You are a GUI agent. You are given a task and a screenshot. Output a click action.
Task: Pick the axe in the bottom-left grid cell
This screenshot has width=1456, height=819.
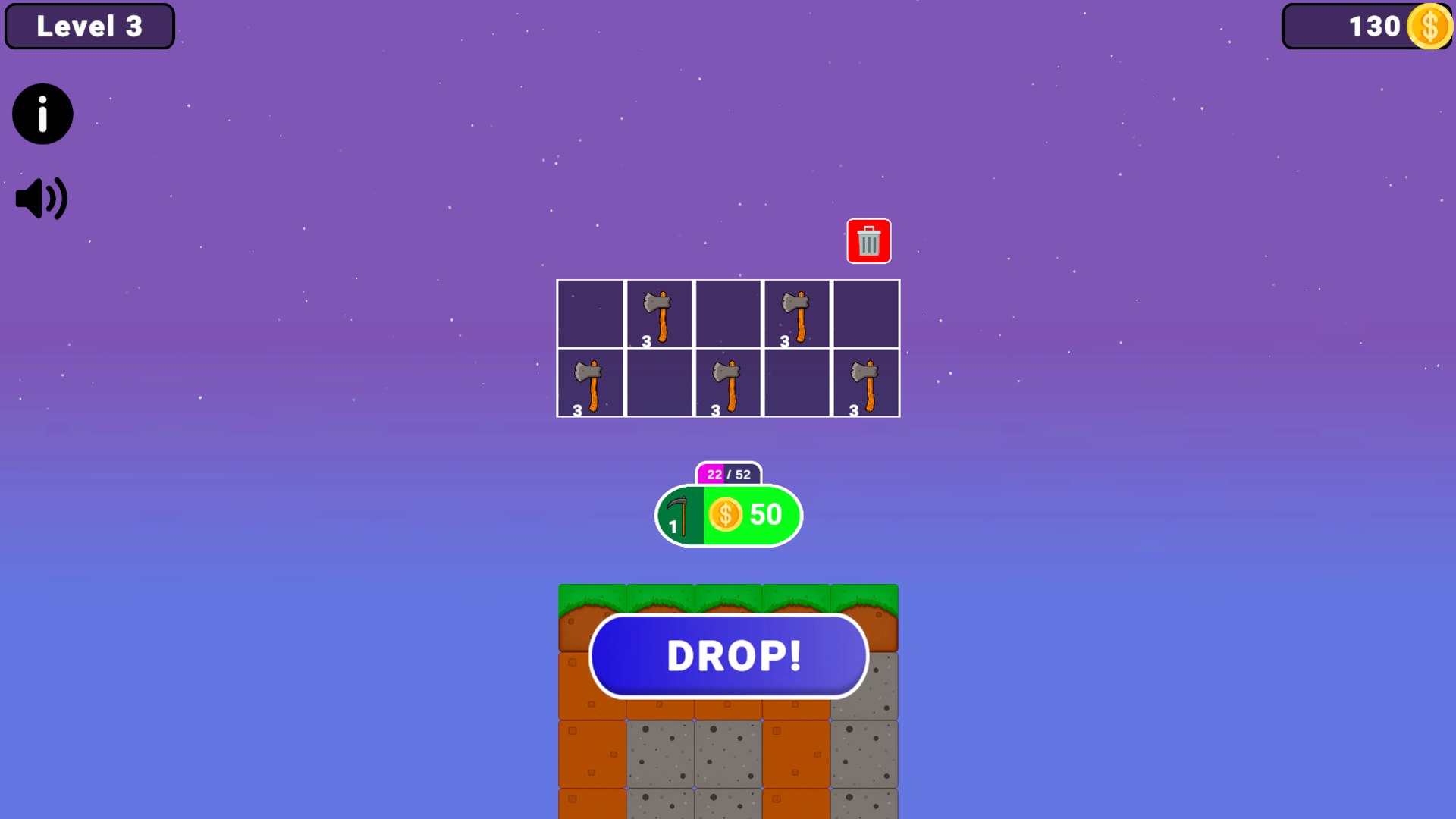(591, 383)
